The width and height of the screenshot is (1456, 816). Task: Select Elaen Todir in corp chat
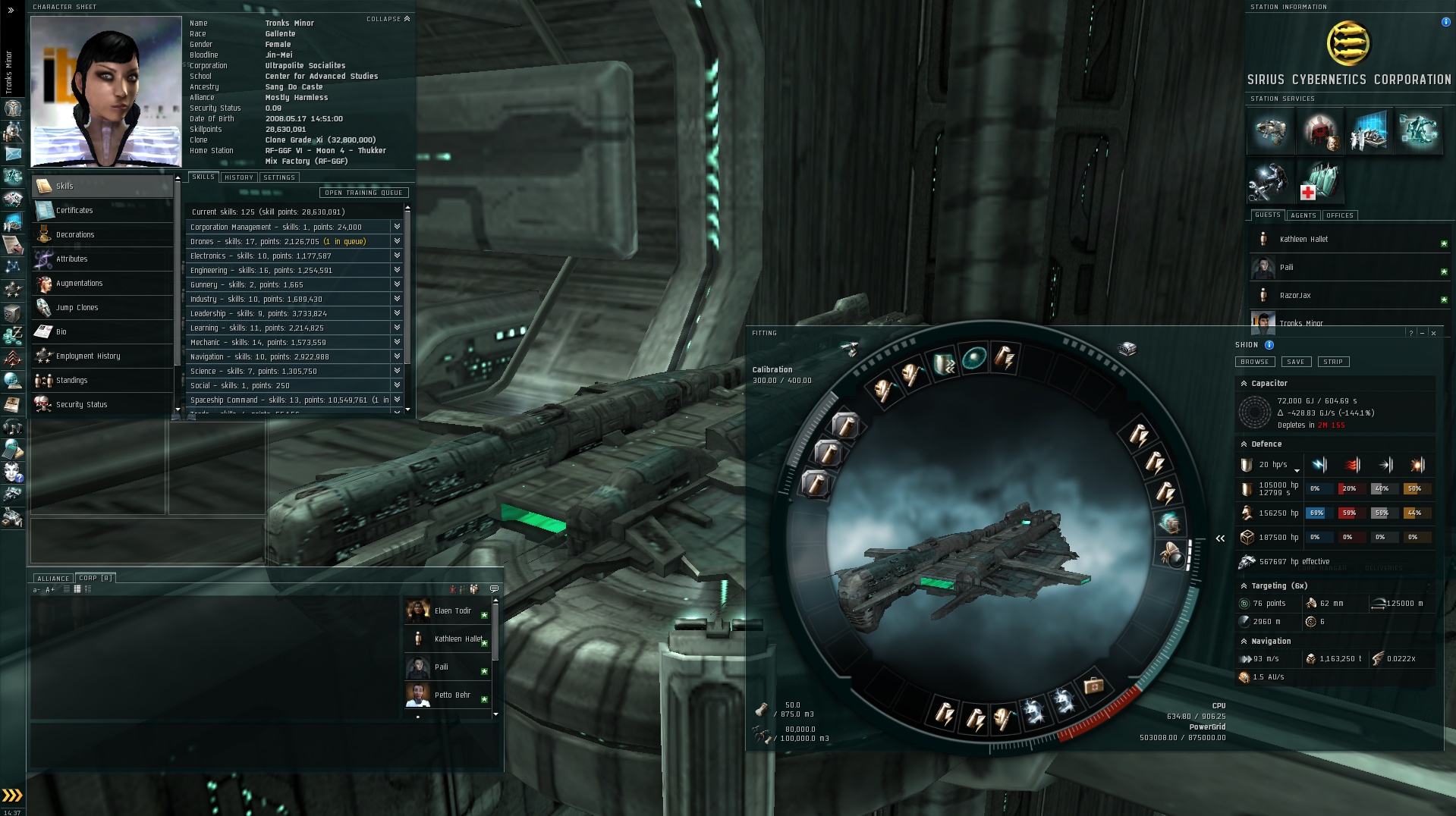(x=452, y=610)
